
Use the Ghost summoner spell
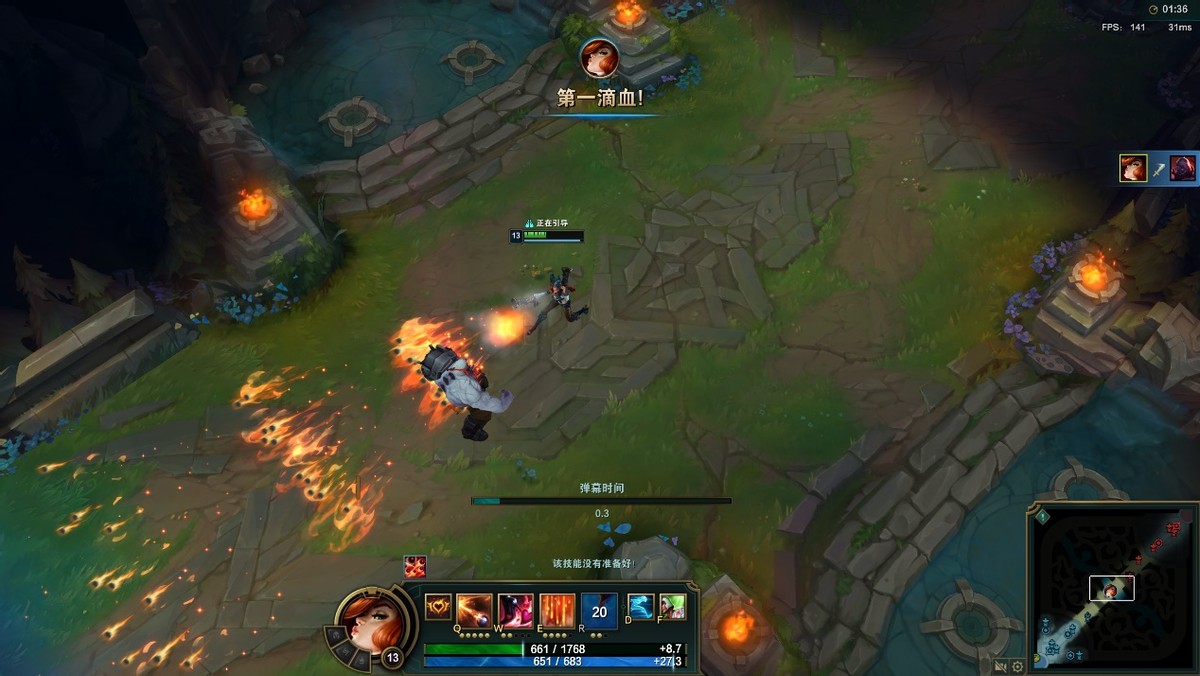tap(640, 606)
